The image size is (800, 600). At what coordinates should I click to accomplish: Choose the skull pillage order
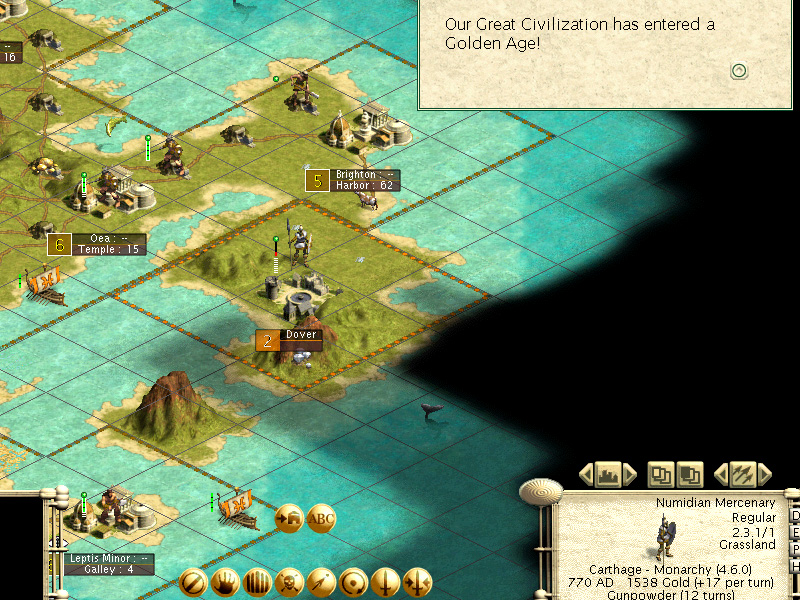click(289, 583)
